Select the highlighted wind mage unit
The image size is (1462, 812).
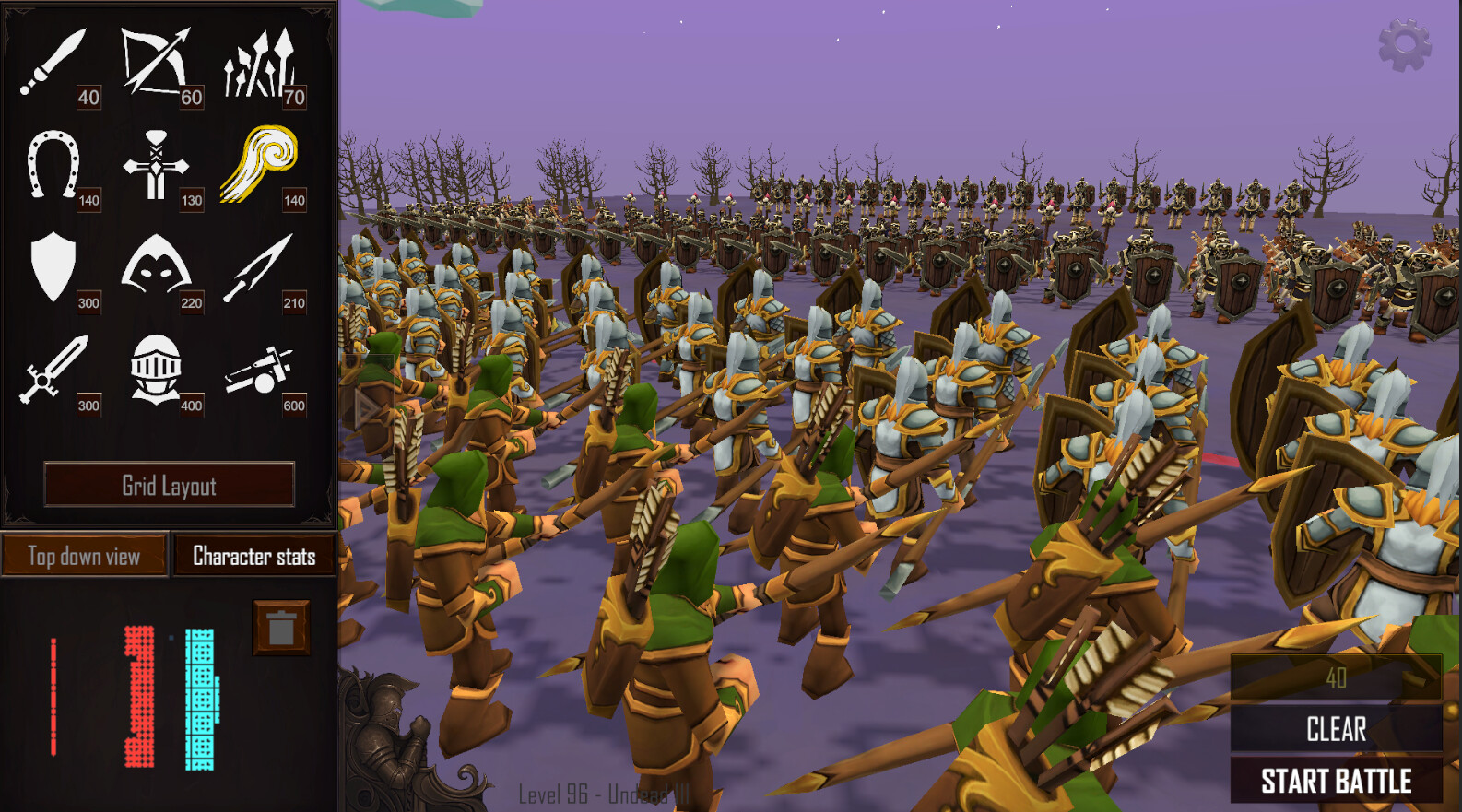(x=261, y=164)
